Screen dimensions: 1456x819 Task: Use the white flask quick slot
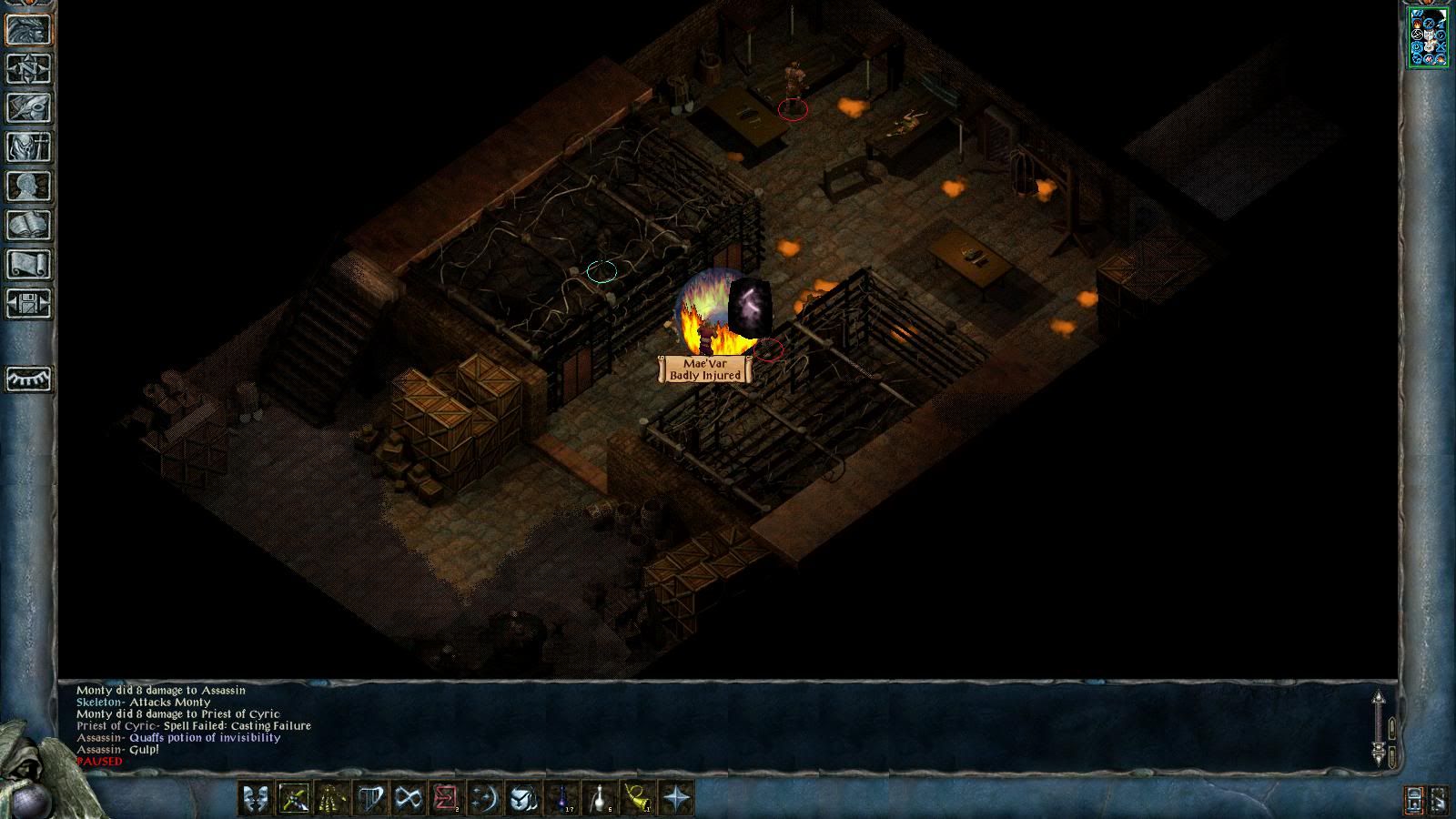pos(600,798)
